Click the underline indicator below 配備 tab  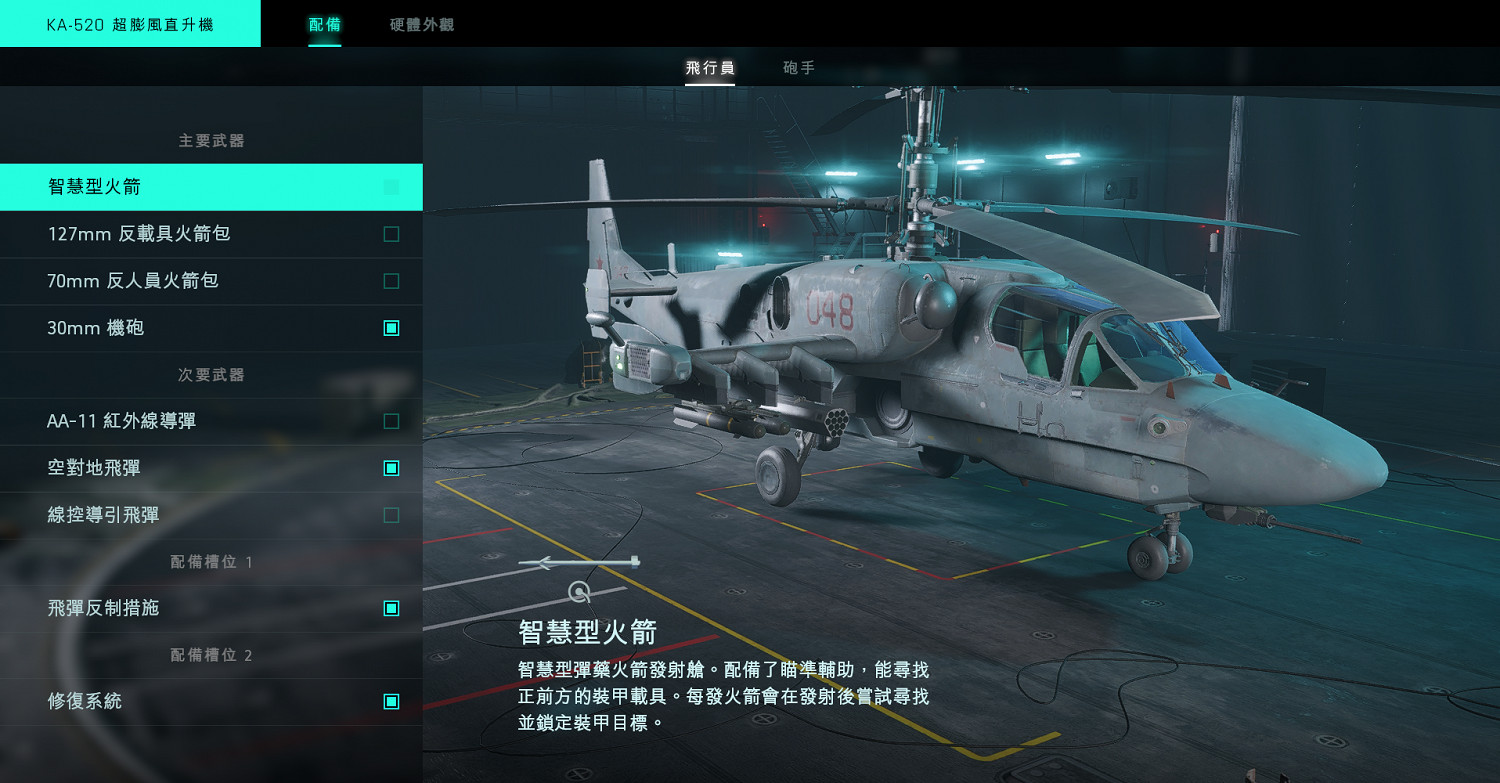[x=324, y=44]
